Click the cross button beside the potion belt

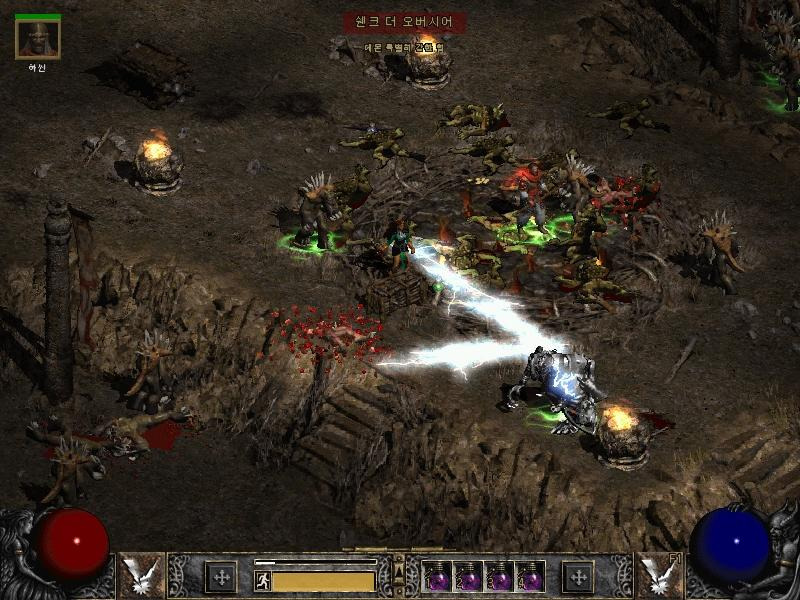click(x=577, y=576)
